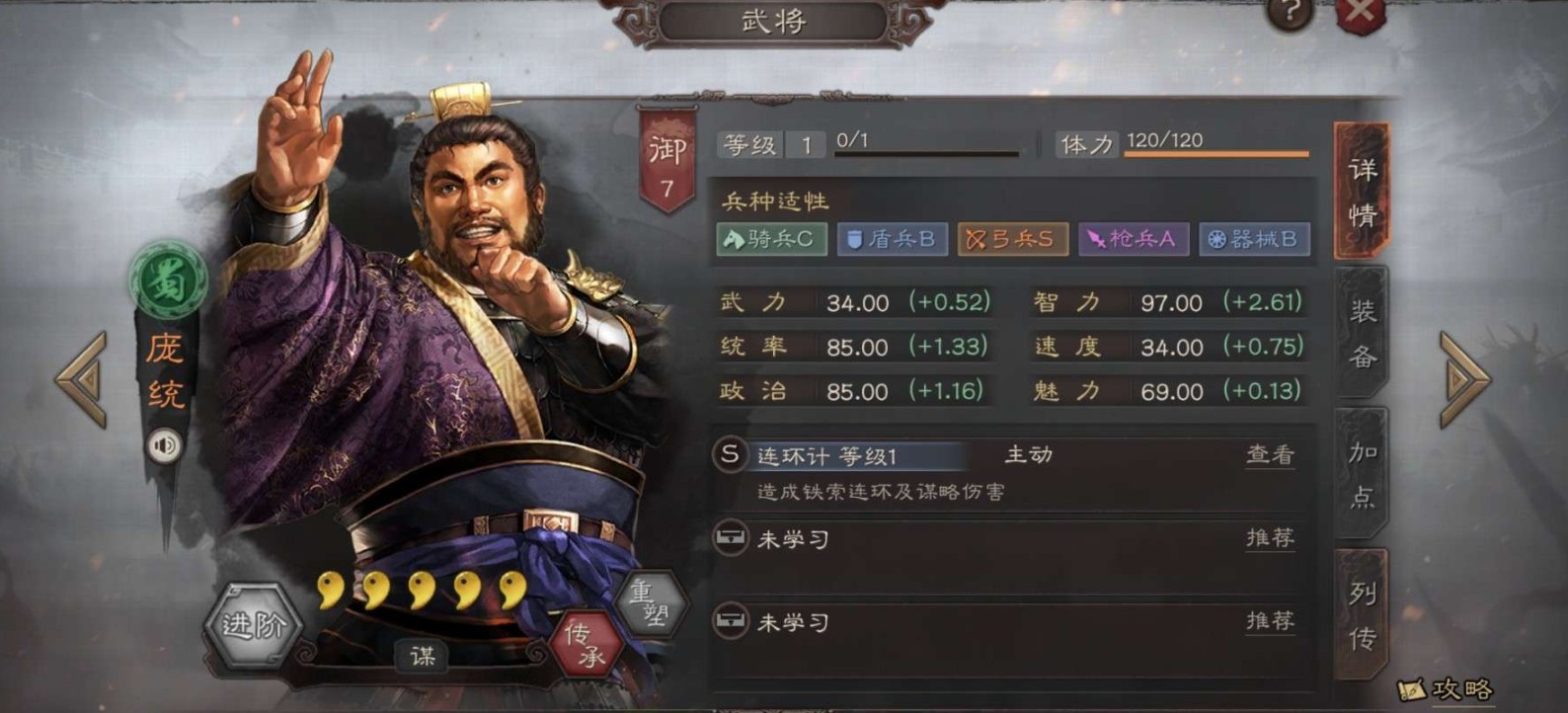Select the 盾兵B shield troop adaptability icon
The width and height of the screenshot is (1568, 713).
892,239
